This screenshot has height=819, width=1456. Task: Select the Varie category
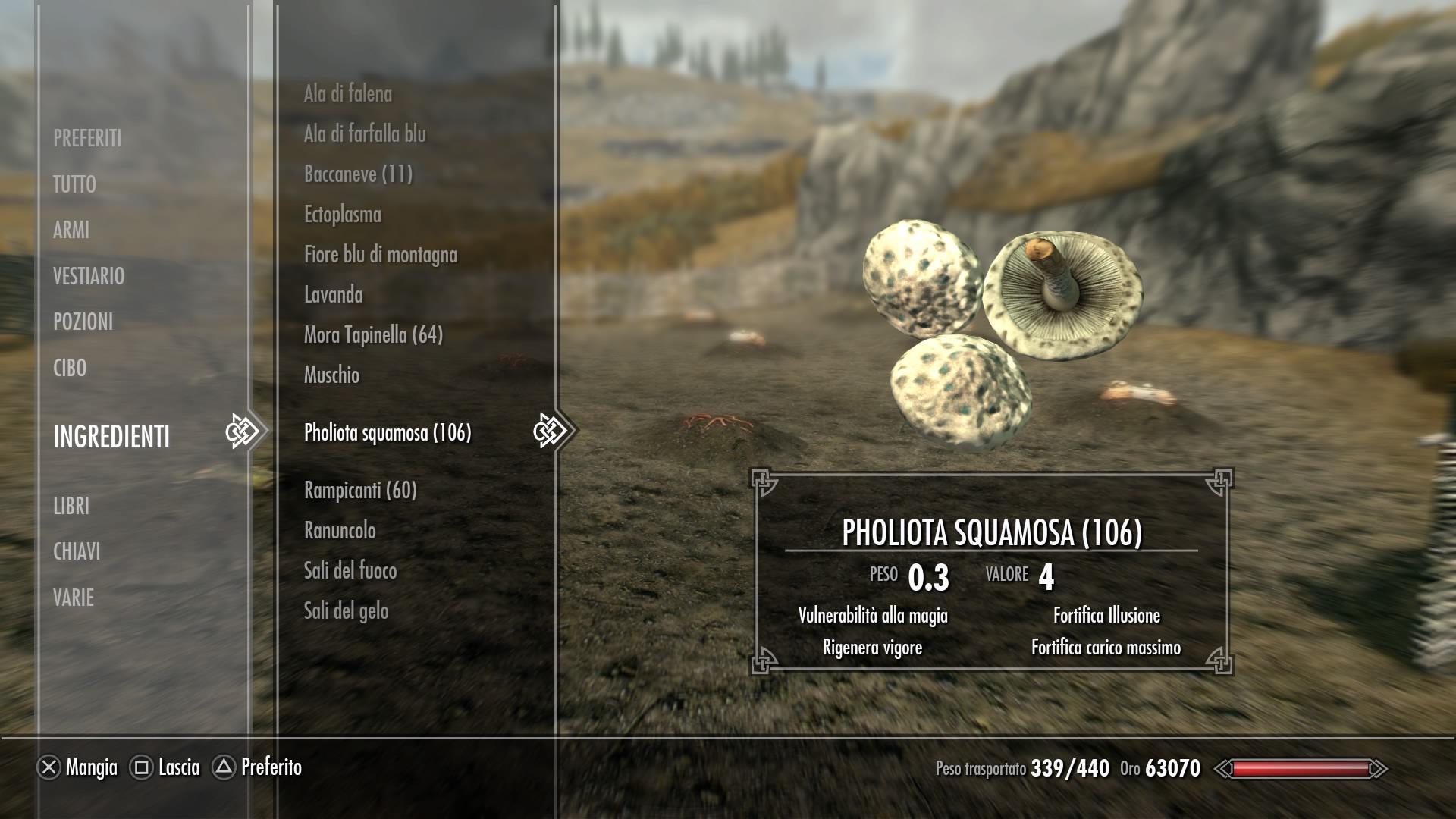pyautogui.click(x=74, y=598)
